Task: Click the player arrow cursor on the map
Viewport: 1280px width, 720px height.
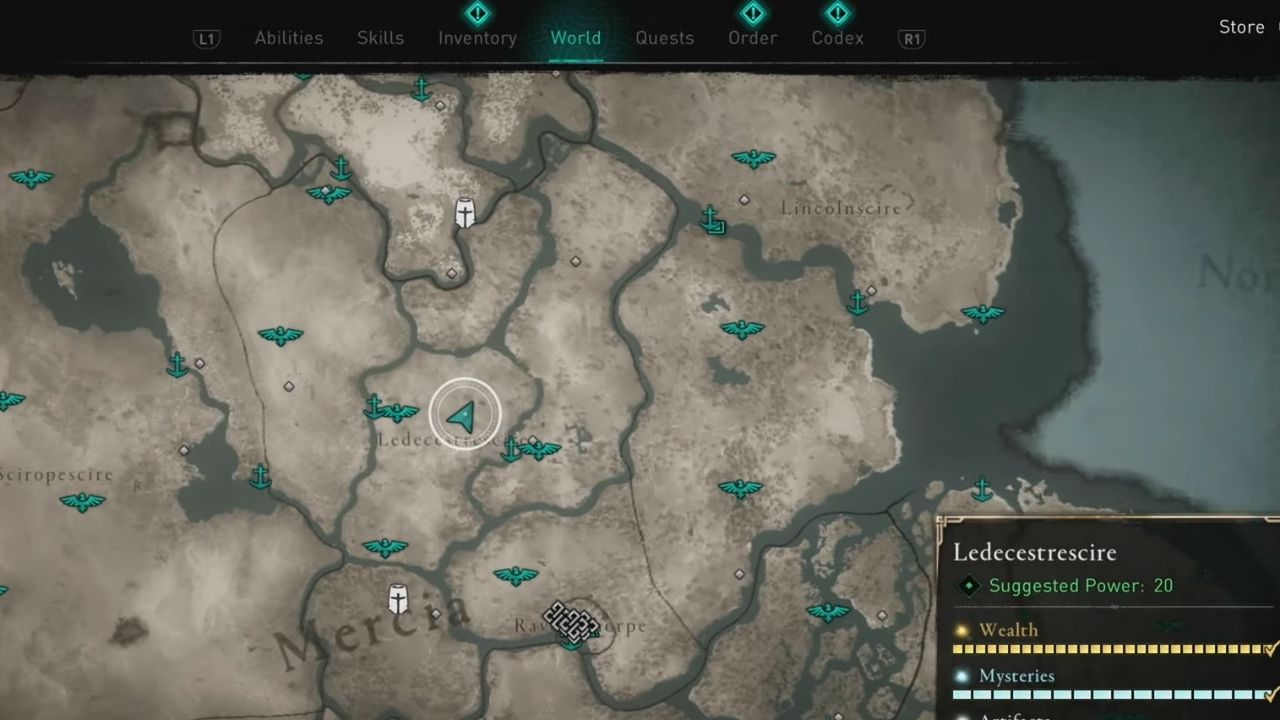Action: point(463,415)
